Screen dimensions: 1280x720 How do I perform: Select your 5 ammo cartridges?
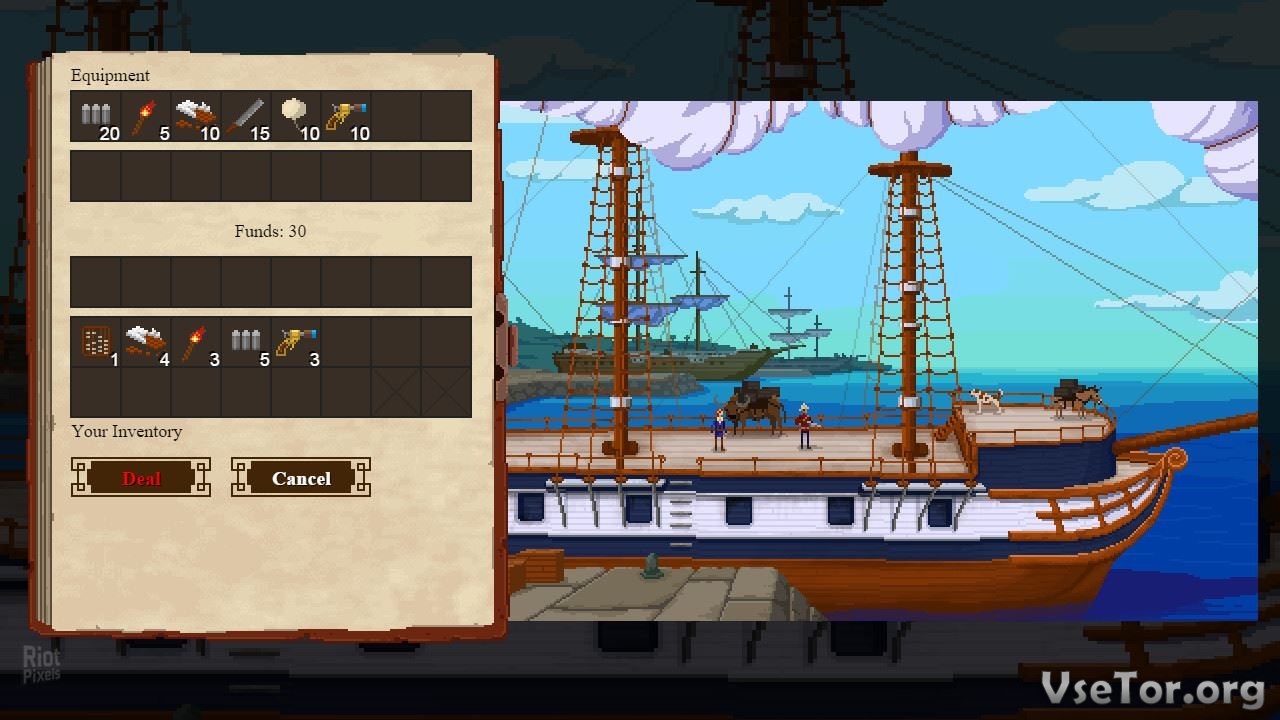coord(246,342)
